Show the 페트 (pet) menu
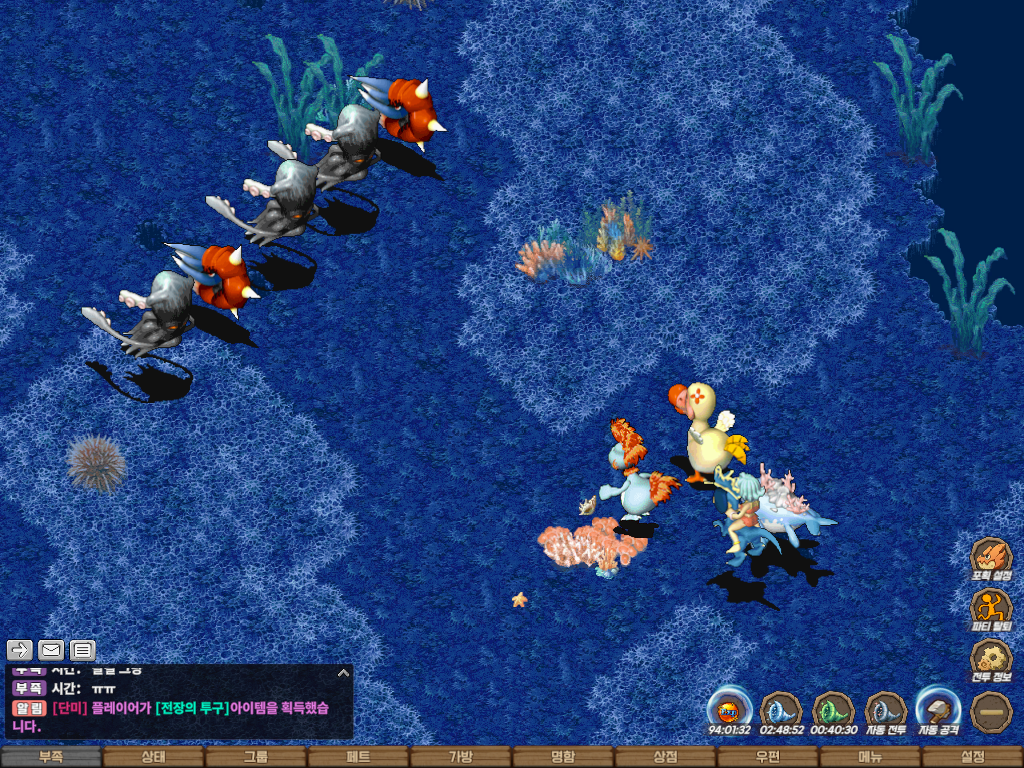The height and width of the screenshot is (768, 1024). click(x=358, y=757)
